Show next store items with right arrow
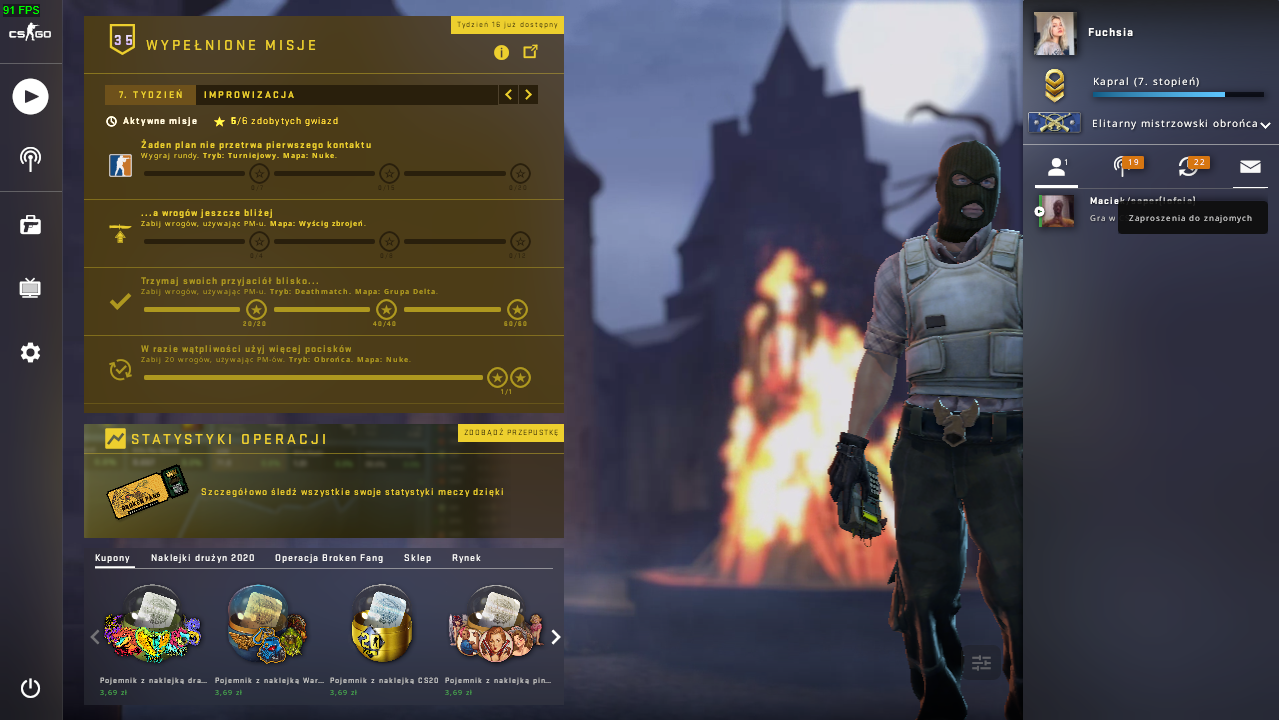 click(x=556, y=637)
